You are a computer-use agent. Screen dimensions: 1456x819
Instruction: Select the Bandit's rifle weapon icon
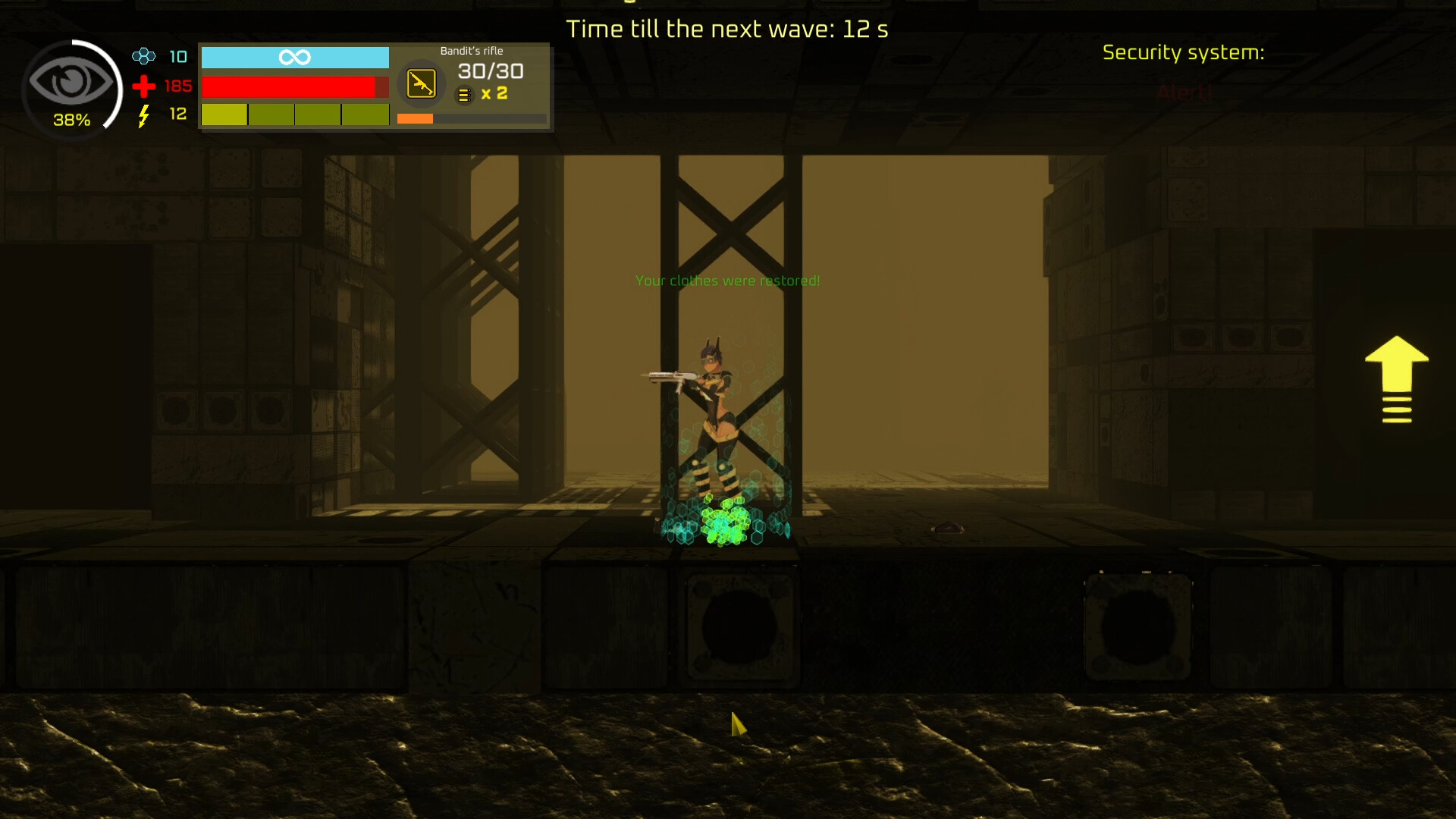pyautogui.click(x=421, y=83)
